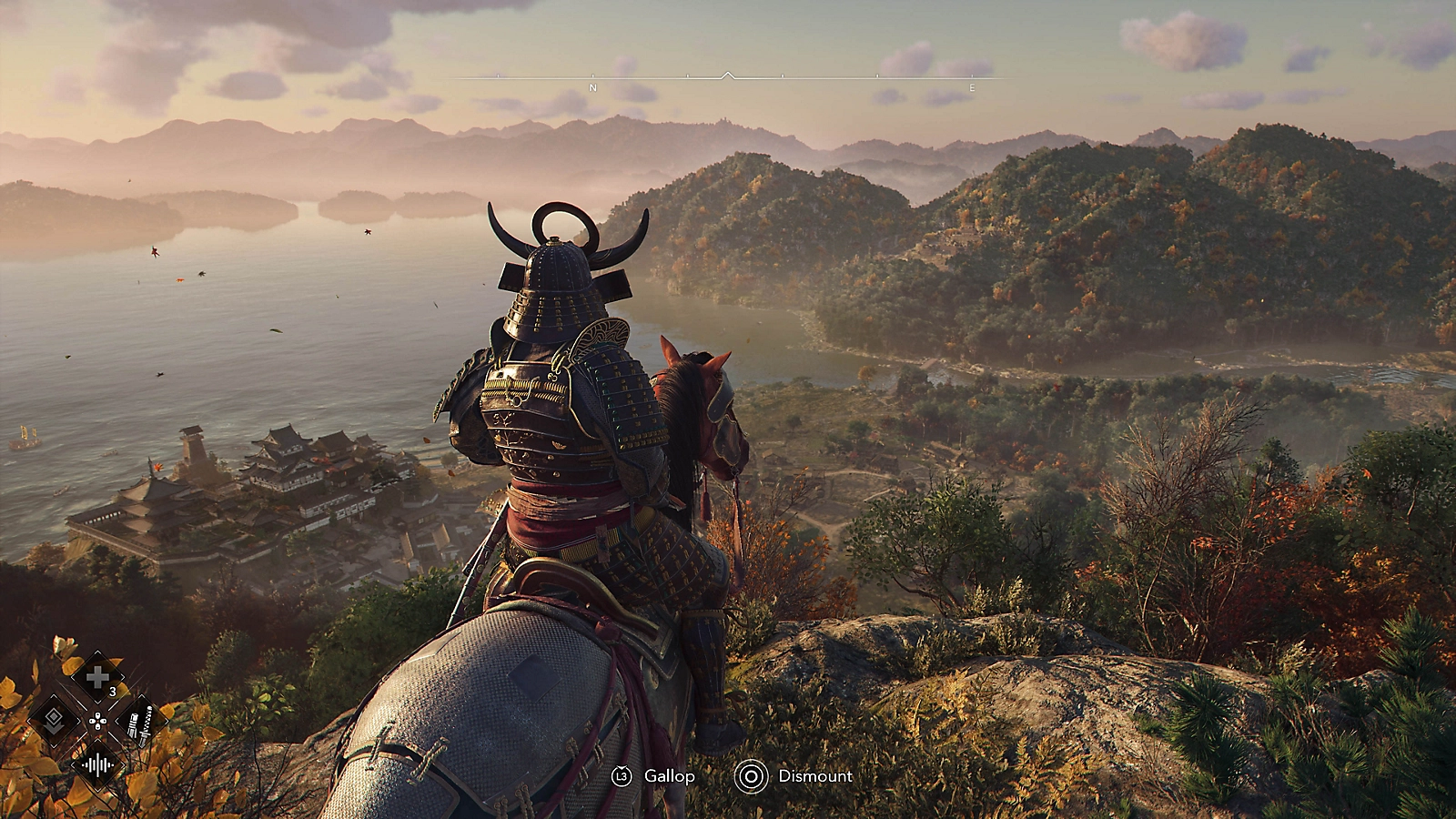
Task: Select the charm equip icon
Action: click(x=55, y=718)
